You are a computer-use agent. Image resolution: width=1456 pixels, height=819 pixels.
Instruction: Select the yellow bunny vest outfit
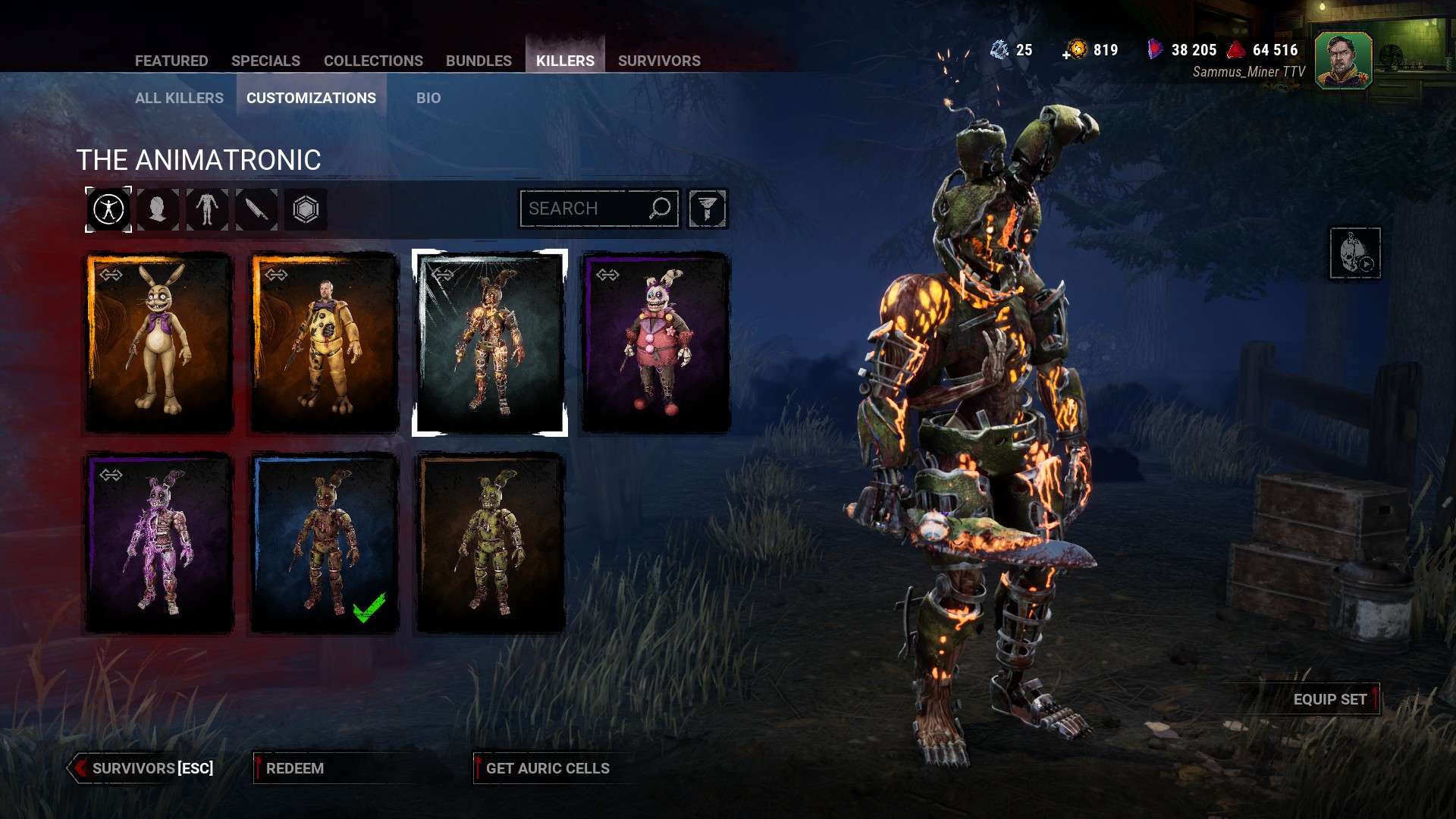coord(158,343)
